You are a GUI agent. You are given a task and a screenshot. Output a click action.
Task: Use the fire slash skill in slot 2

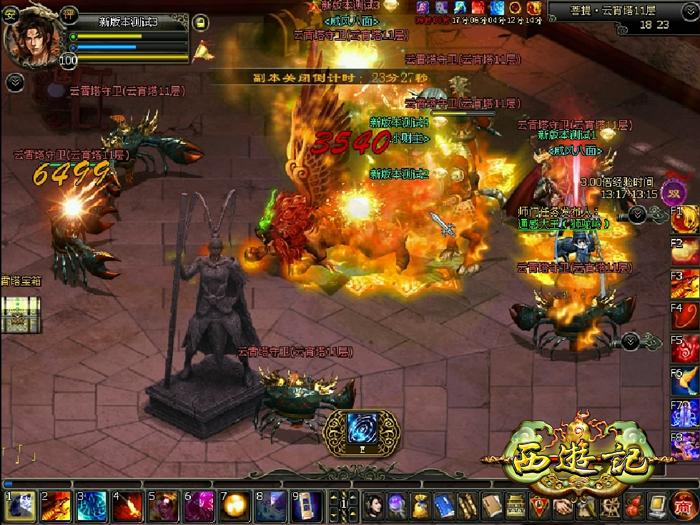click(x=56, y=506)
